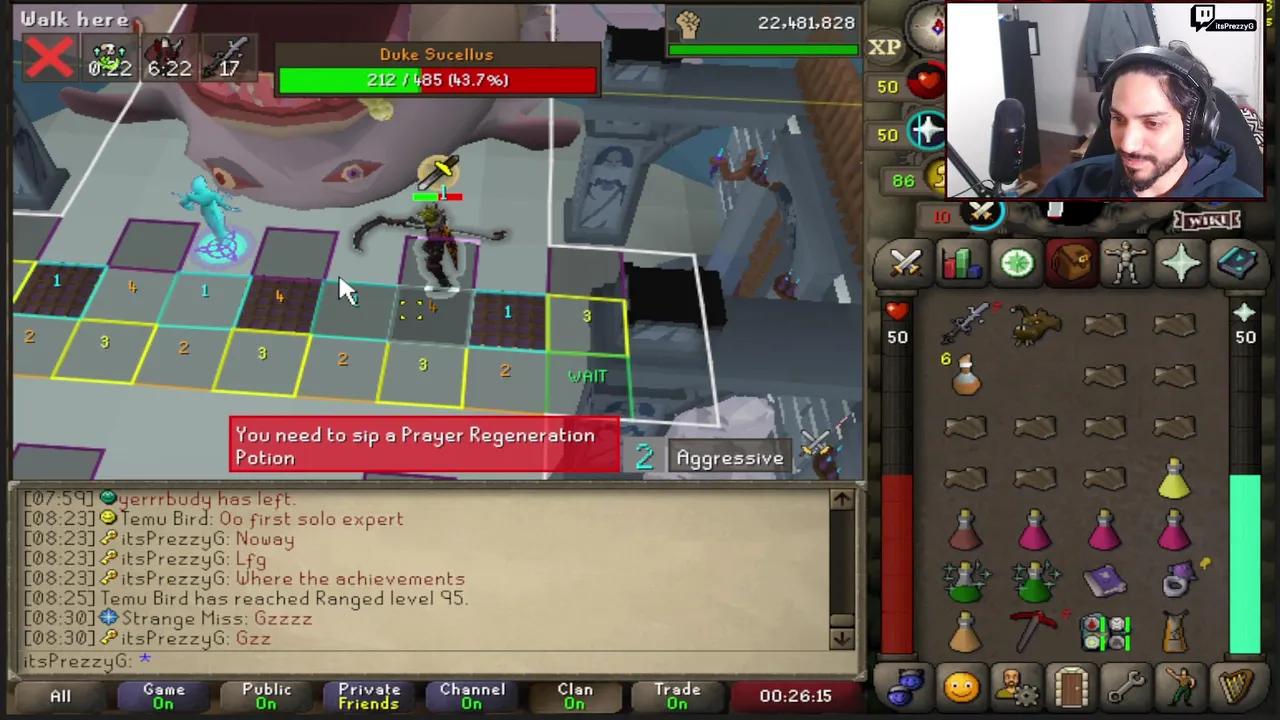The width and height of the screenshot is (1280, 720).
Task: Click the chat input line to type
Action: click(300, 661)
